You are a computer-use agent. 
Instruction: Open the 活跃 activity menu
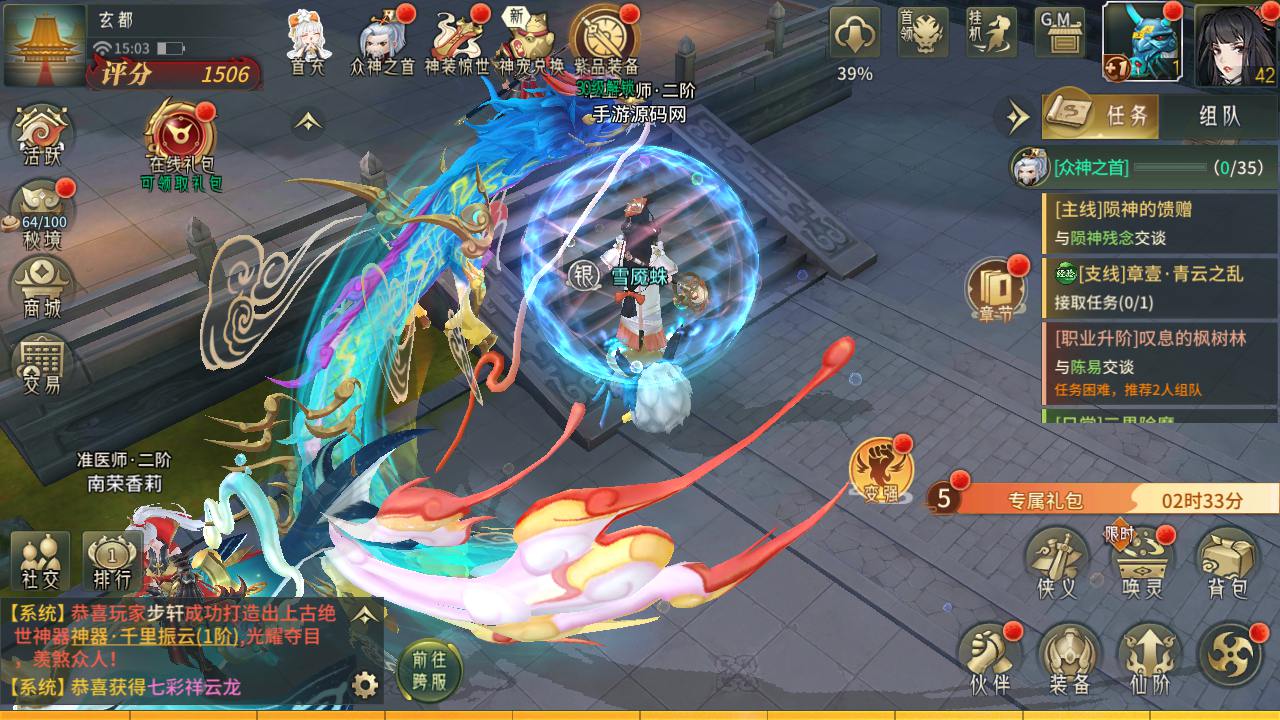point(43,135)
